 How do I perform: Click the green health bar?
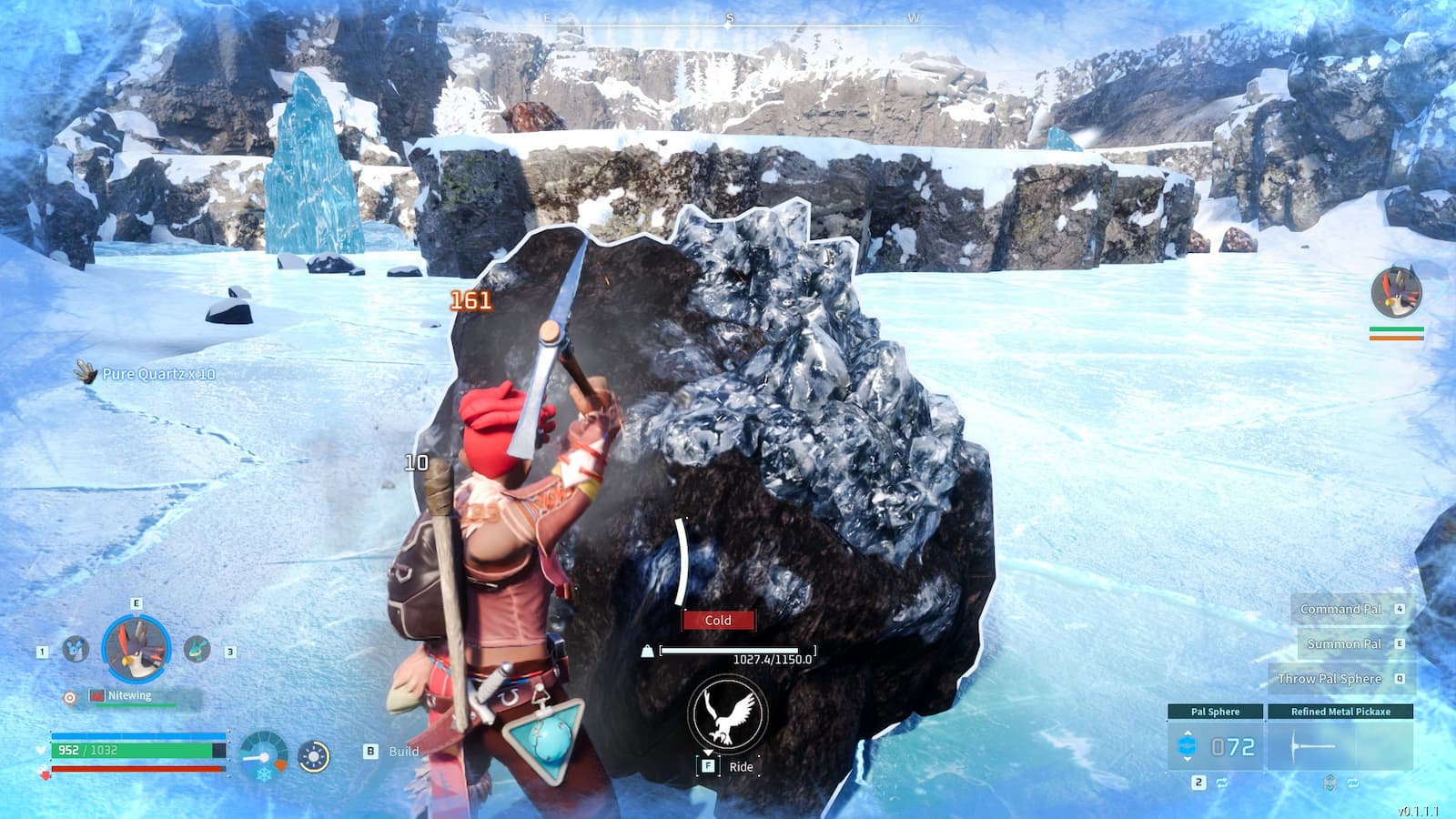point(136,750)
